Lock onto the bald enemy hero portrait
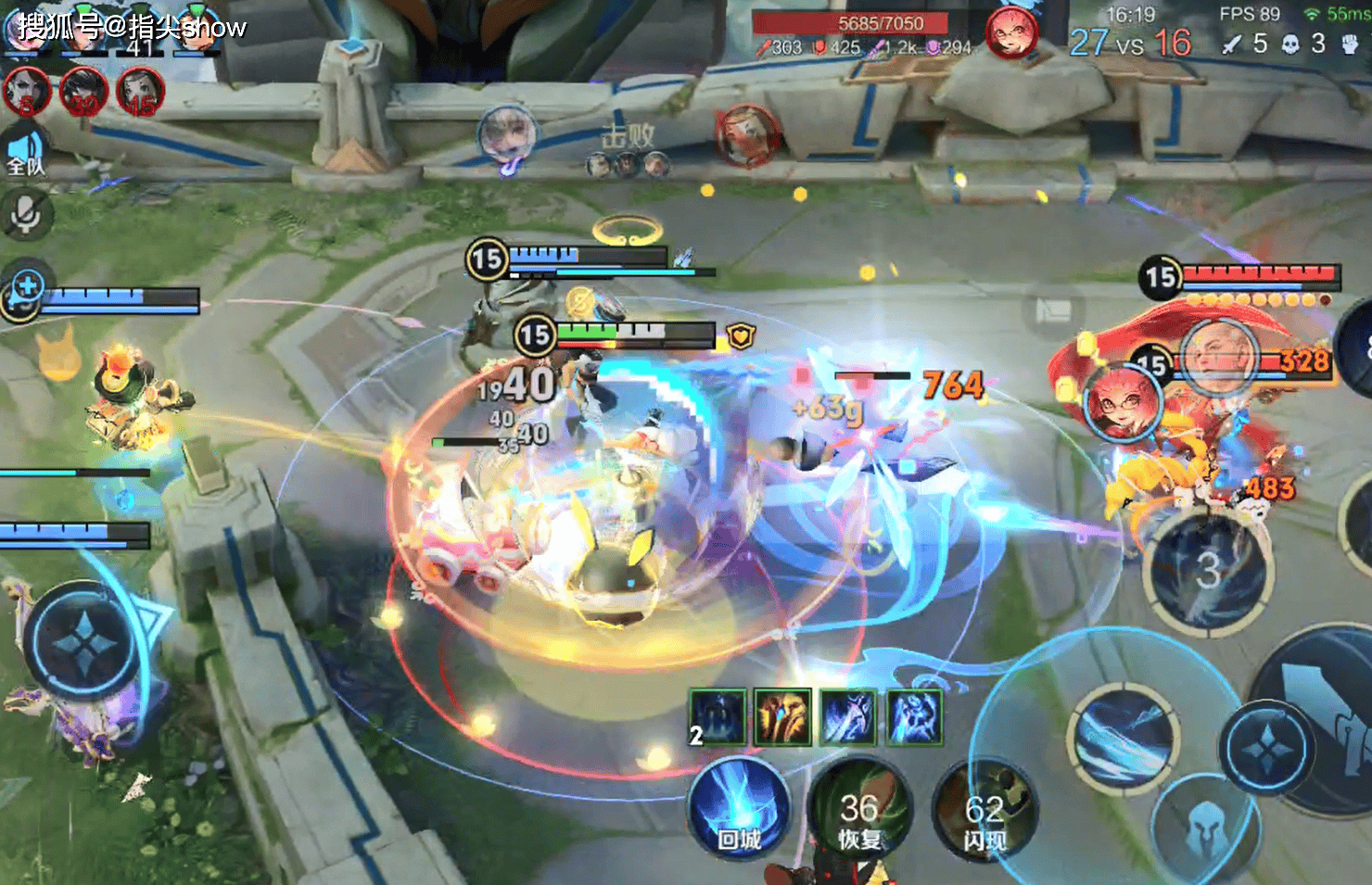1372x885 pixels. click(x=1218, y=357)
